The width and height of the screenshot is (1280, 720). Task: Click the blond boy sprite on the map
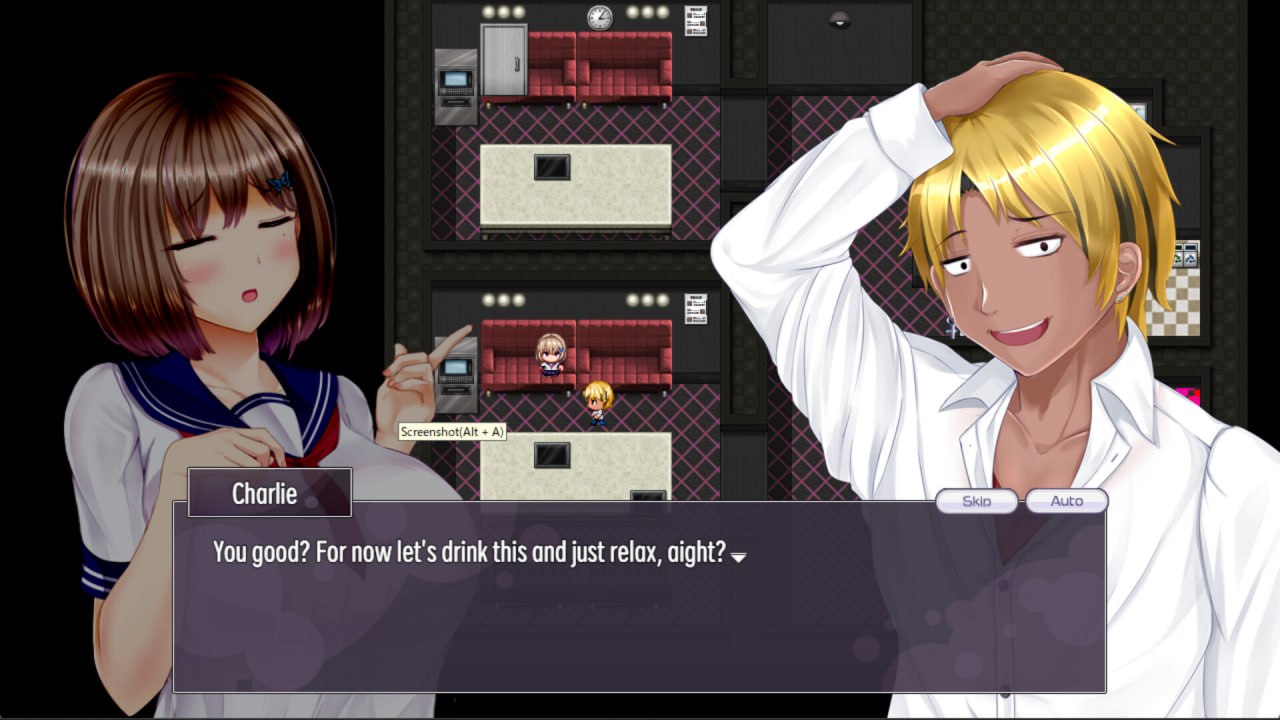[597, 402]
